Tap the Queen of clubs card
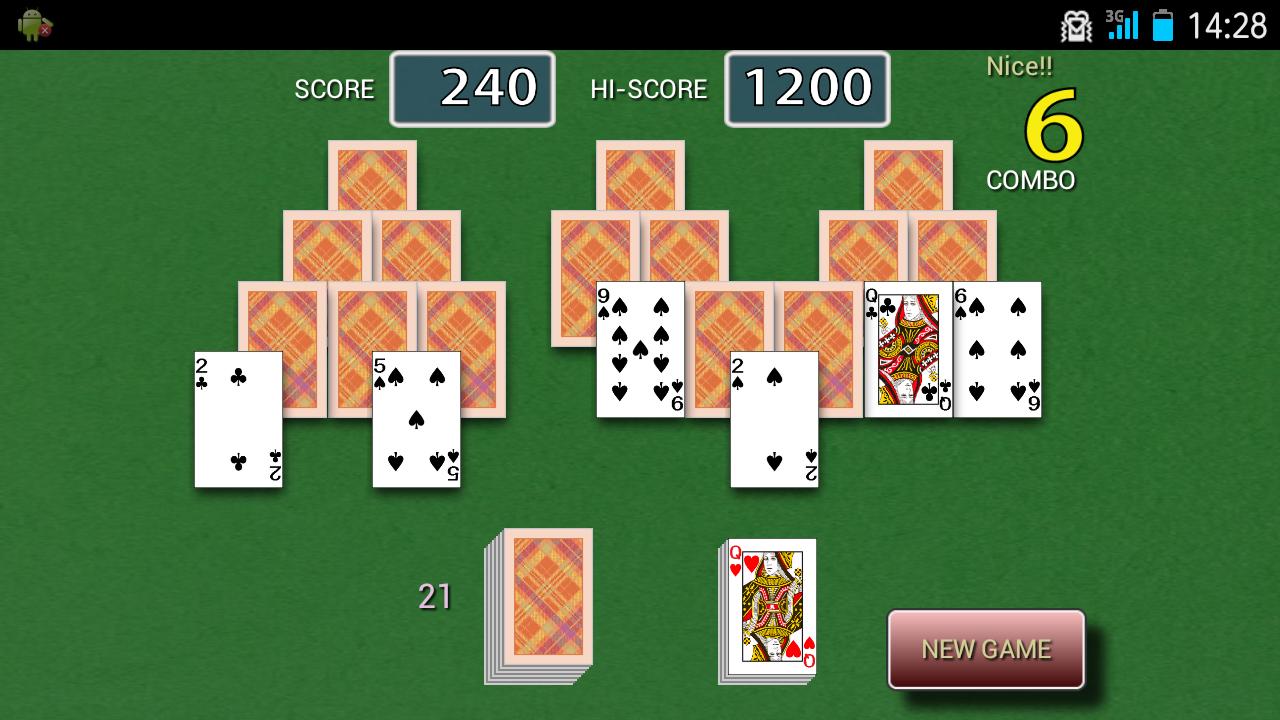The width and height of the screenshot is (1280, 720). point(908,350)
